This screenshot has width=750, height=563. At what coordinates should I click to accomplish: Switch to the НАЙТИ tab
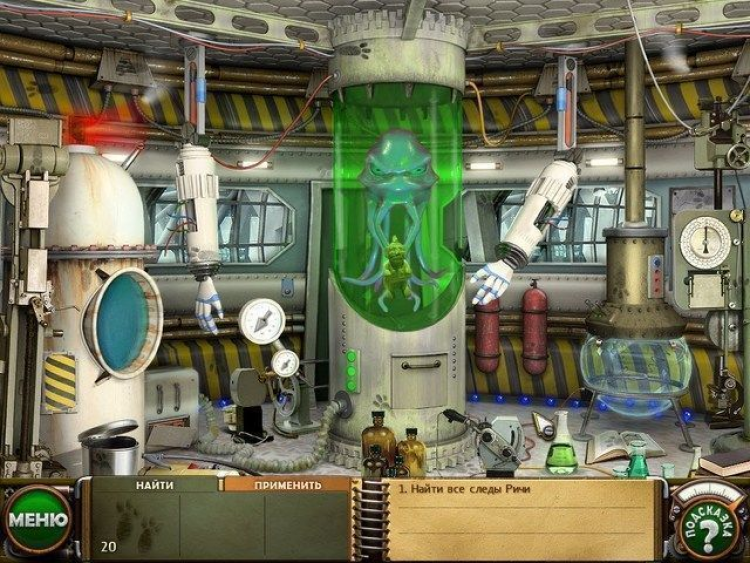(157, 485)
